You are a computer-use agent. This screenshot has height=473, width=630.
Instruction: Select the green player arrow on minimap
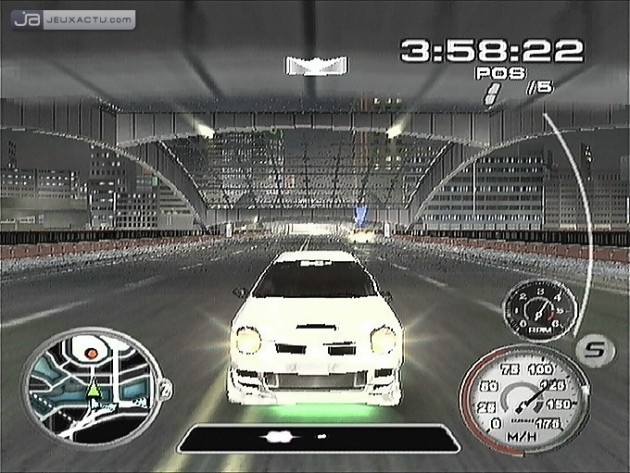pyautogui.click(x=92, y=390)
